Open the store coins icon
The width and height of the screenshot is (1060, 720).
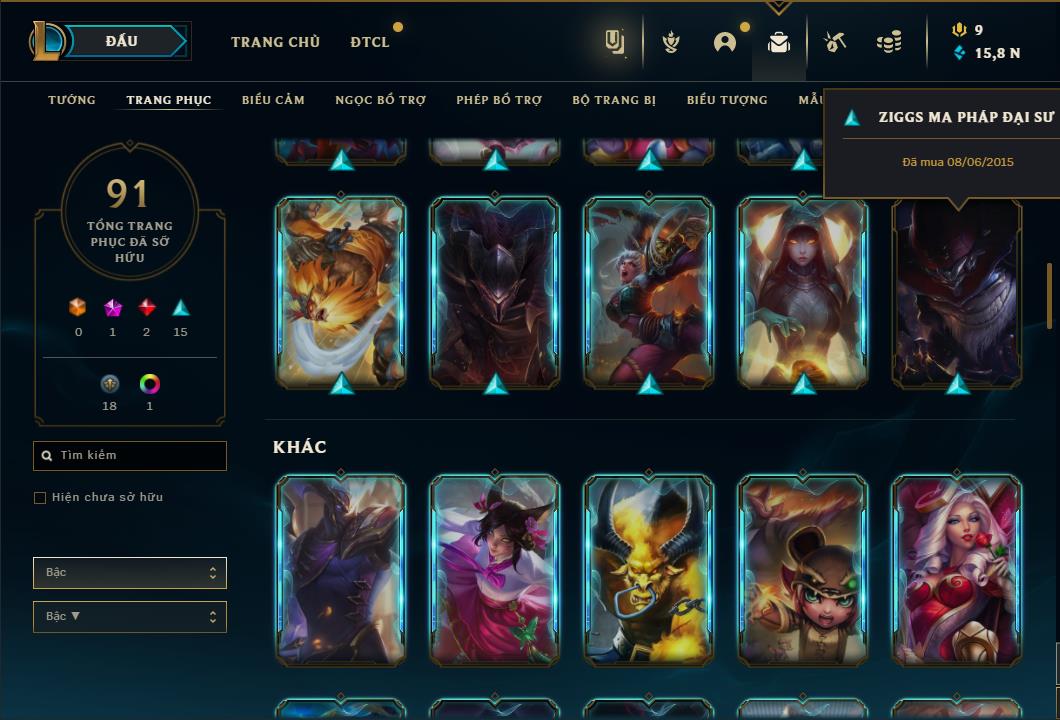(888, 42)
